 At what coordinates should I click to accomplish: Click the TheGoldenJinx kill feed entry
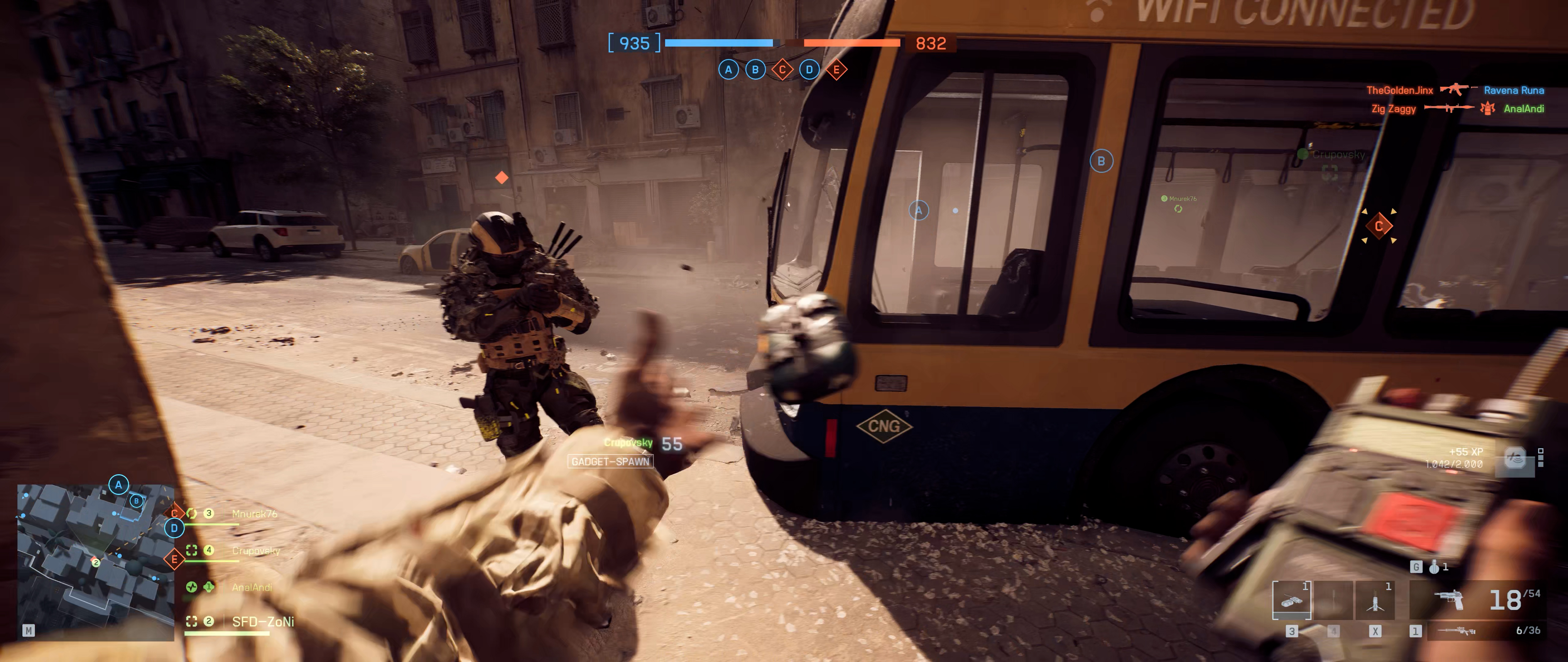tap(1399, 90)
